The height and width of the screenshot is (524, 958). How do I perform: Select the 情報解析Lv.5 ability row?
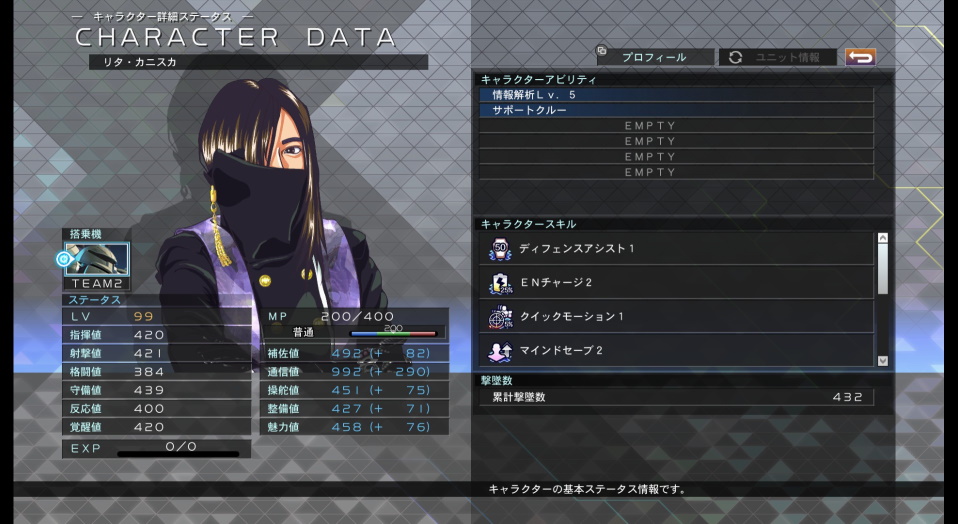click(676, 94)
